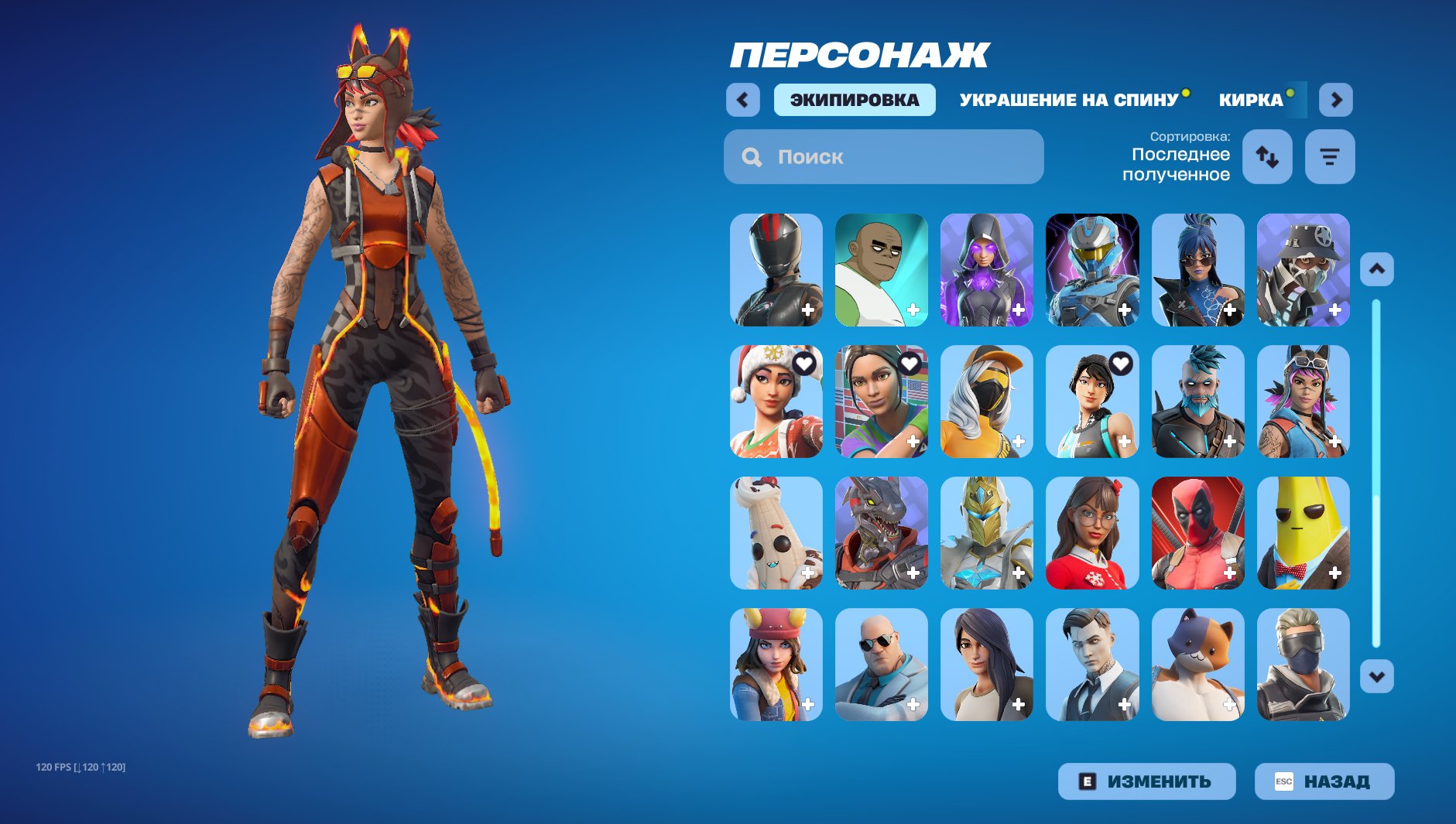Select the Deadpool outfit thumbnail

(x=1197, y=534)
